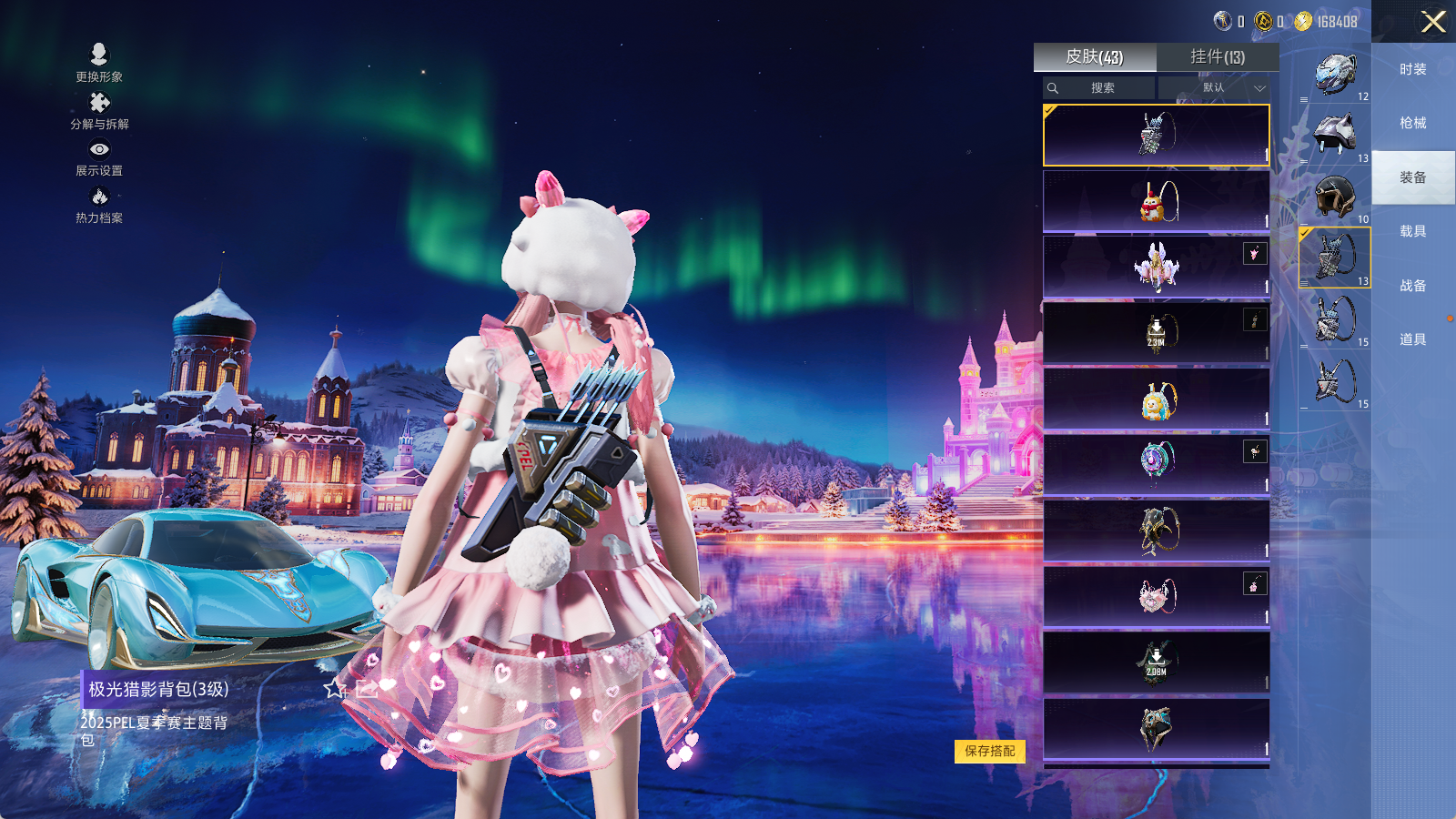Image resolution: width=1456 pixels, height=819 pixels.
Task: Click the 搜索 search field
Action: pyautogui.click(x=1099, y=88)
